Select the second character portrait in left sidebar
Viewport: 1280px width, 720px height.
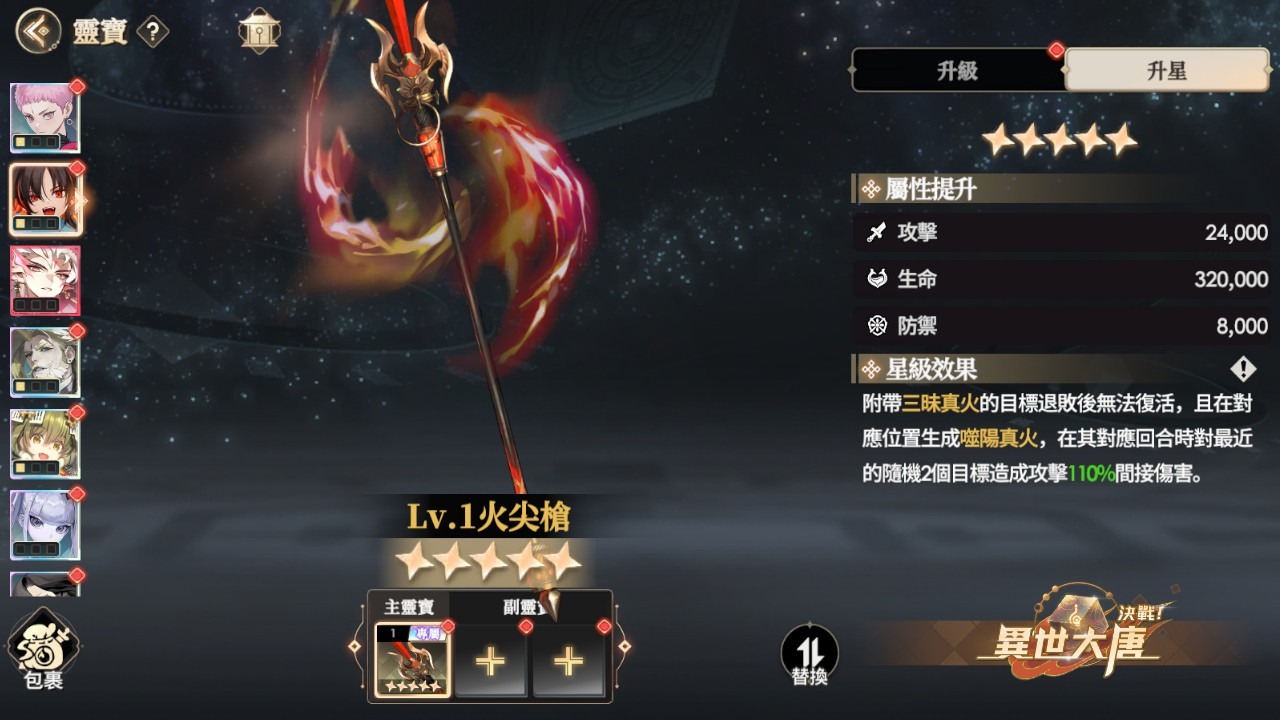[x=46, y=199]
